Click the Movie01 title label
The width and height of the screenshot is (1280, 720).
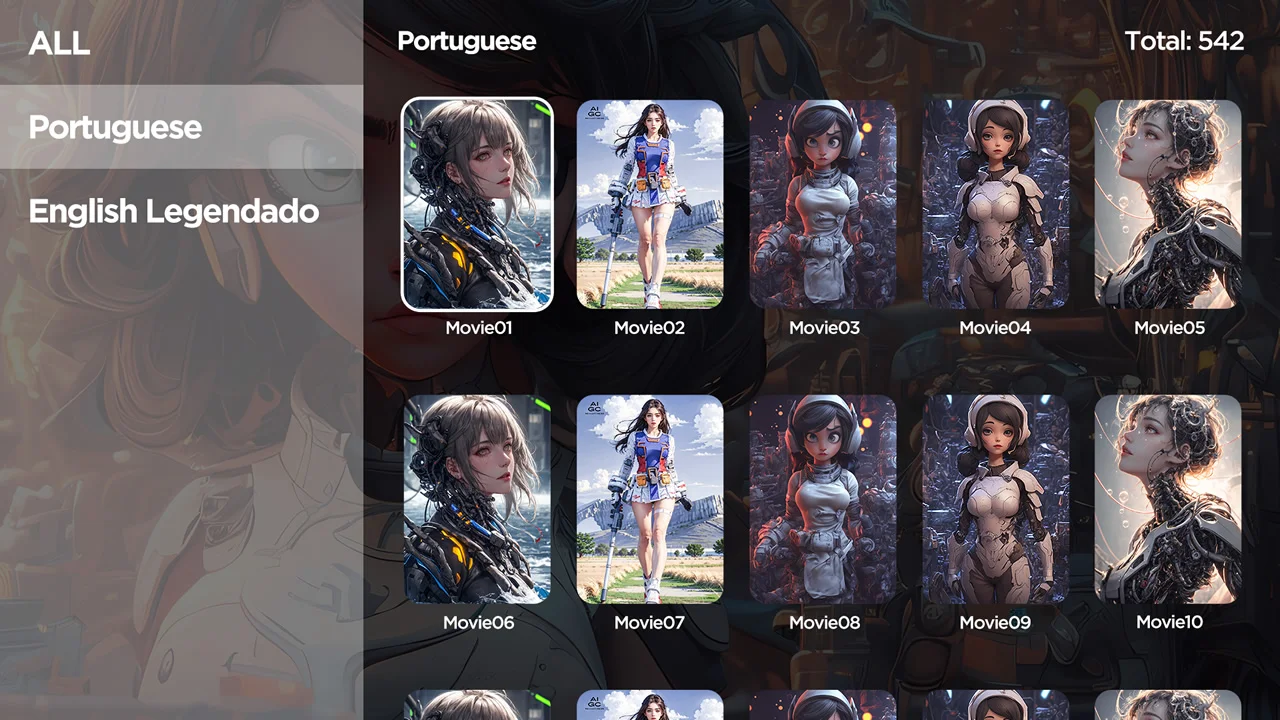pos(478,327)
